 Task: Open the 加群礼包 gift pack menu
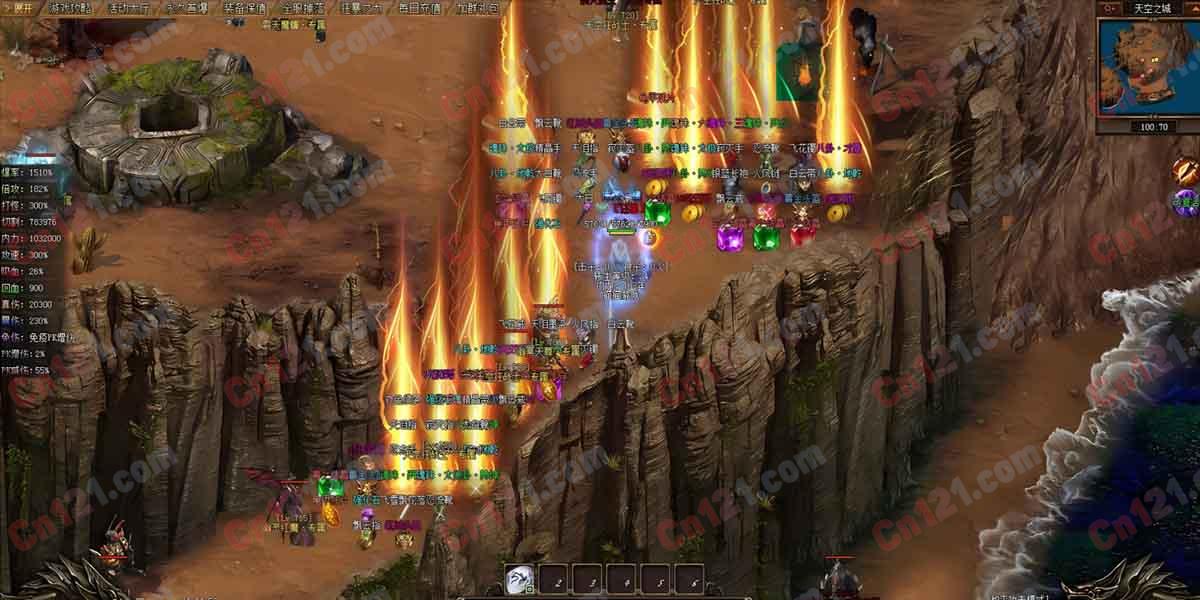tap(476, 7)
